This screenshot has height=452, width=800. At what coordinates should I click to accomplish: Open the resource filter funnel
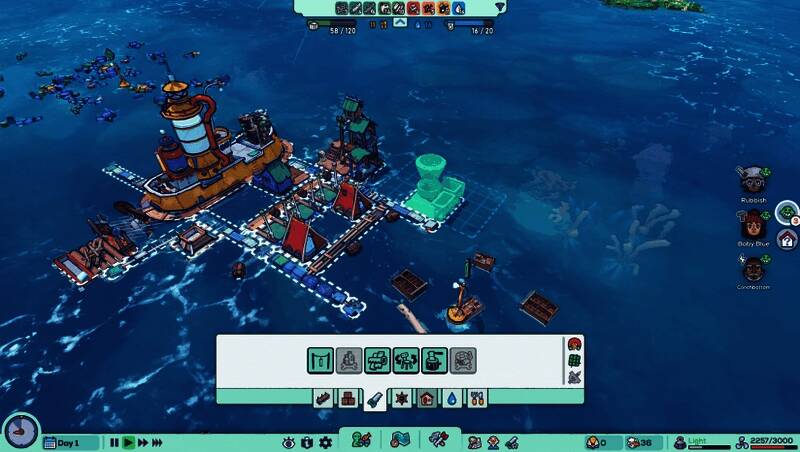(500, 7)
